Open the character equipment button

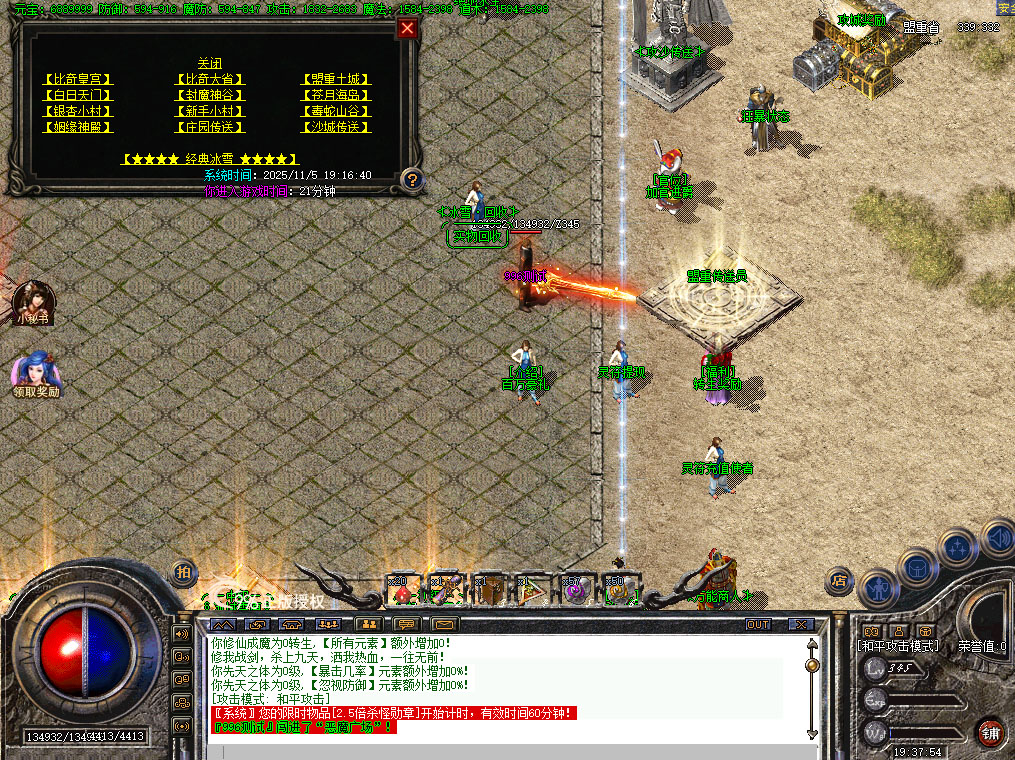coord(880,590)
